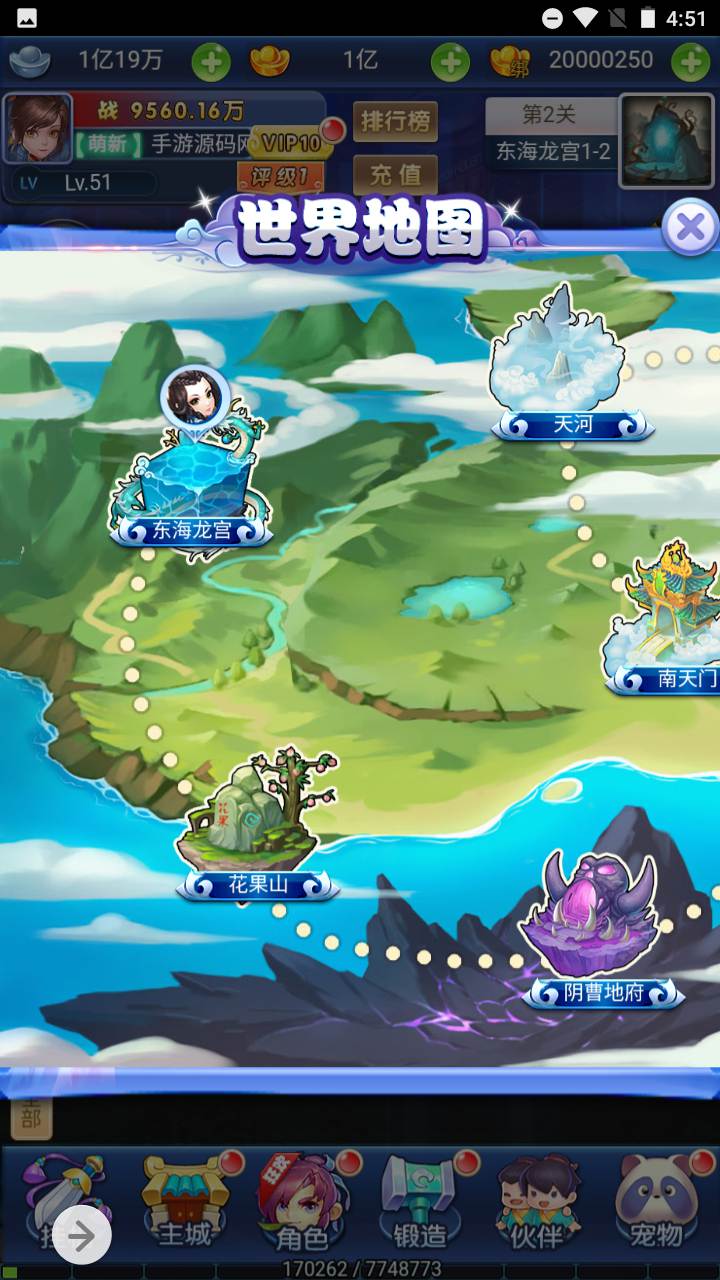
Task: Open the 宠物 pet menu
Action: click(x=656, y=1203)
